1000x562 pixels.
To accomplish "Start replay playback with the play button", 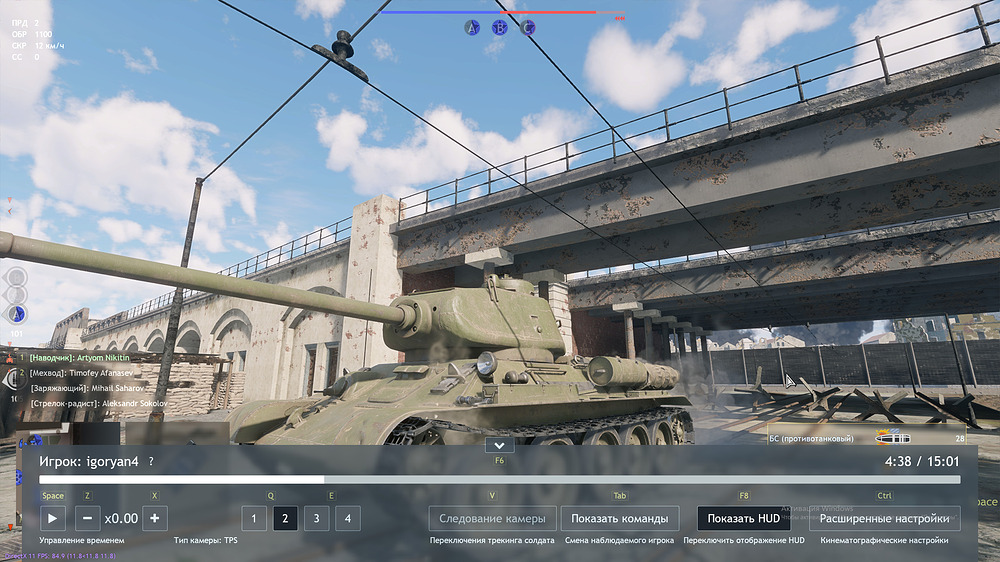I will [x=53, y=518].
